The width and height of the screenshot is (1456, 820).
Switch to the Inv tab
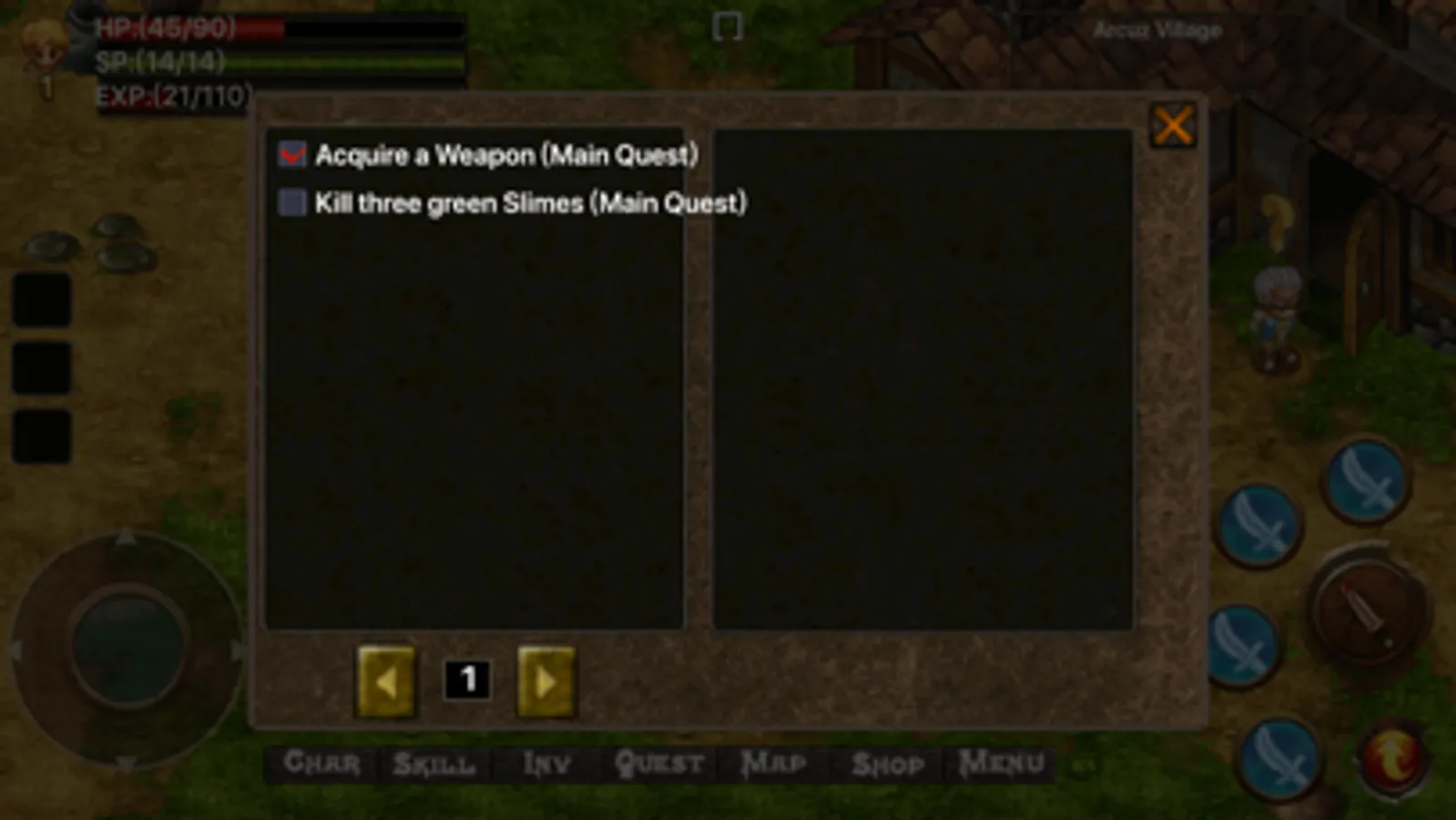[545, 764]
